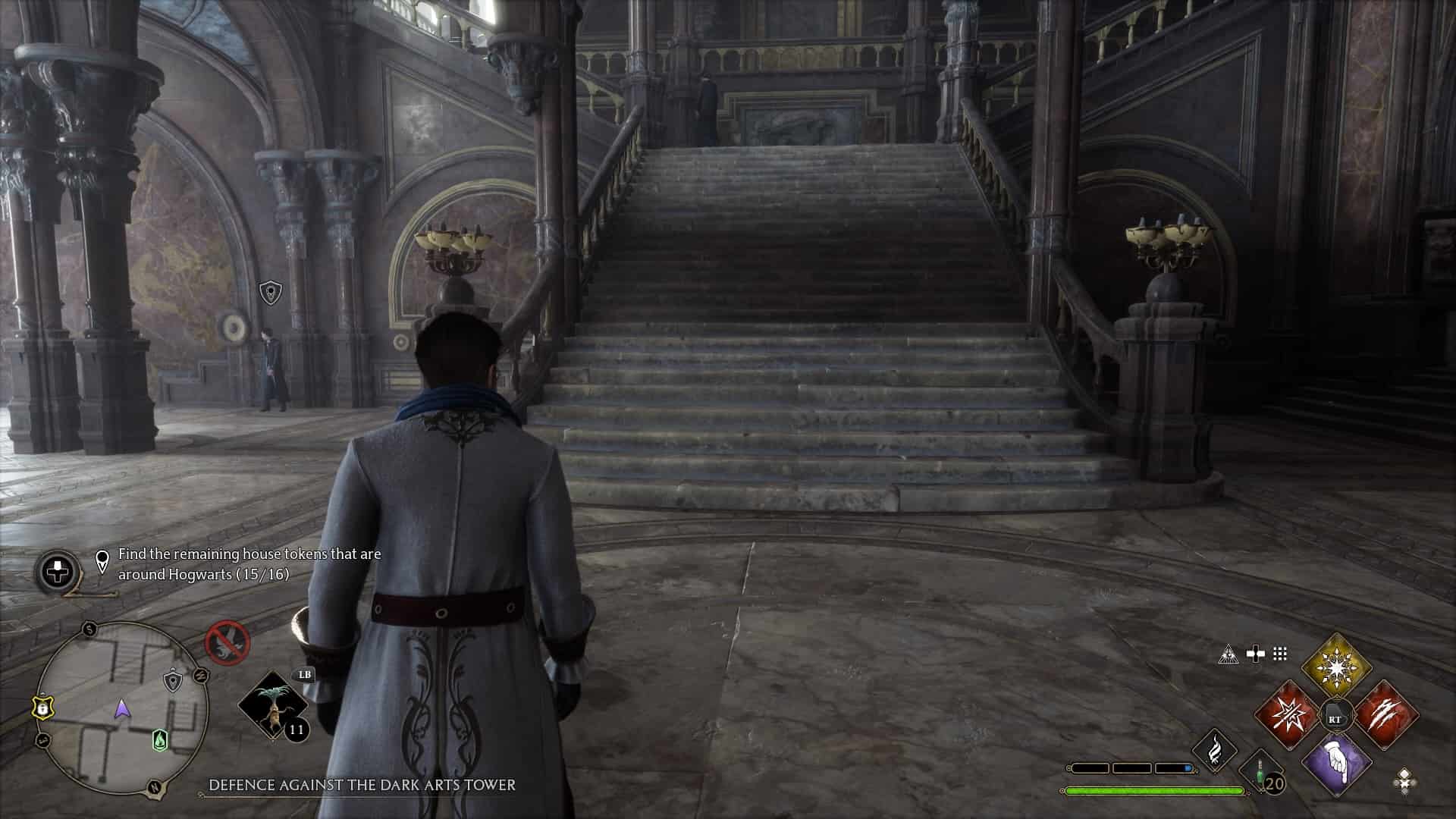The image size is (1456, 819).
Task: Cast the red starburst damage spell
Action: [1287, 714]
